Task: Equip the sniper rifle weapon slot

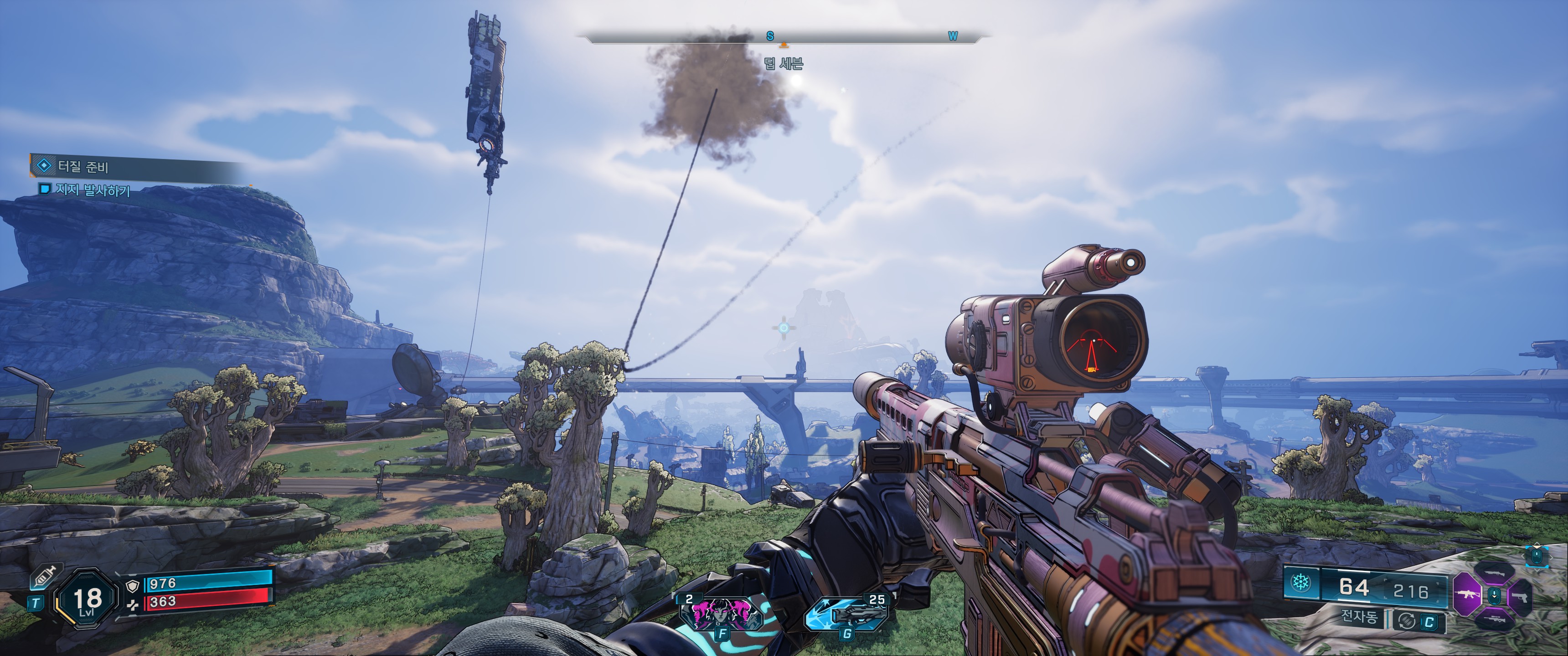Action: pos(1494,619)
